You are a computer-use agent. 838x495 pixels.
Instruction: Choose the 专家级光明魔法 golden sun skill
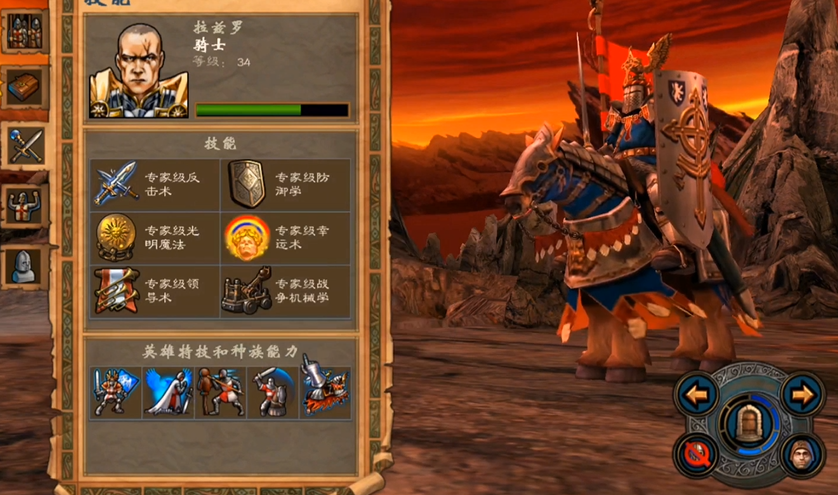tap(116, 237)
